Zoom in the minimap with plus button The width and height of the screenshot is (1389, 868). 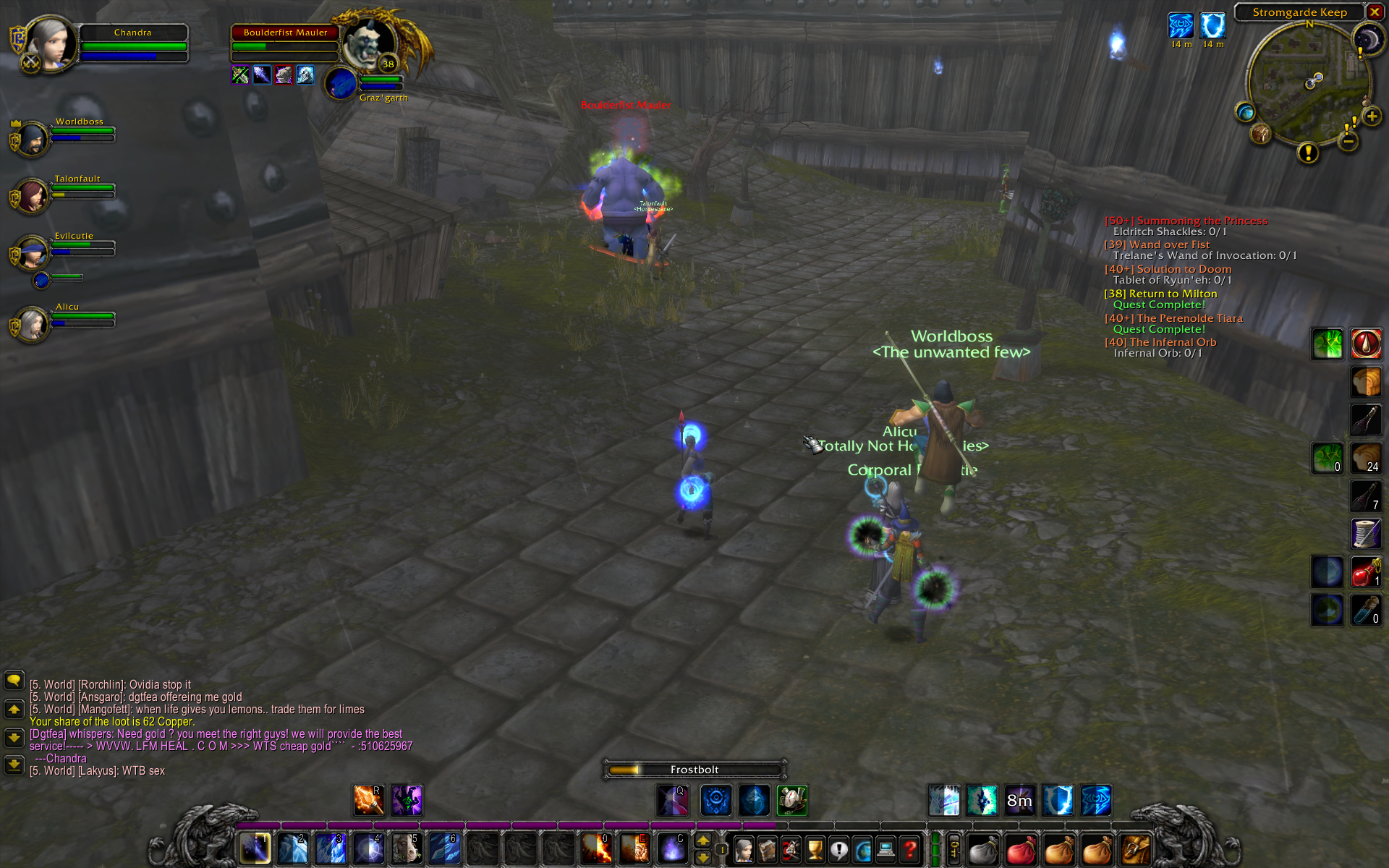(x=1372, y=116)
